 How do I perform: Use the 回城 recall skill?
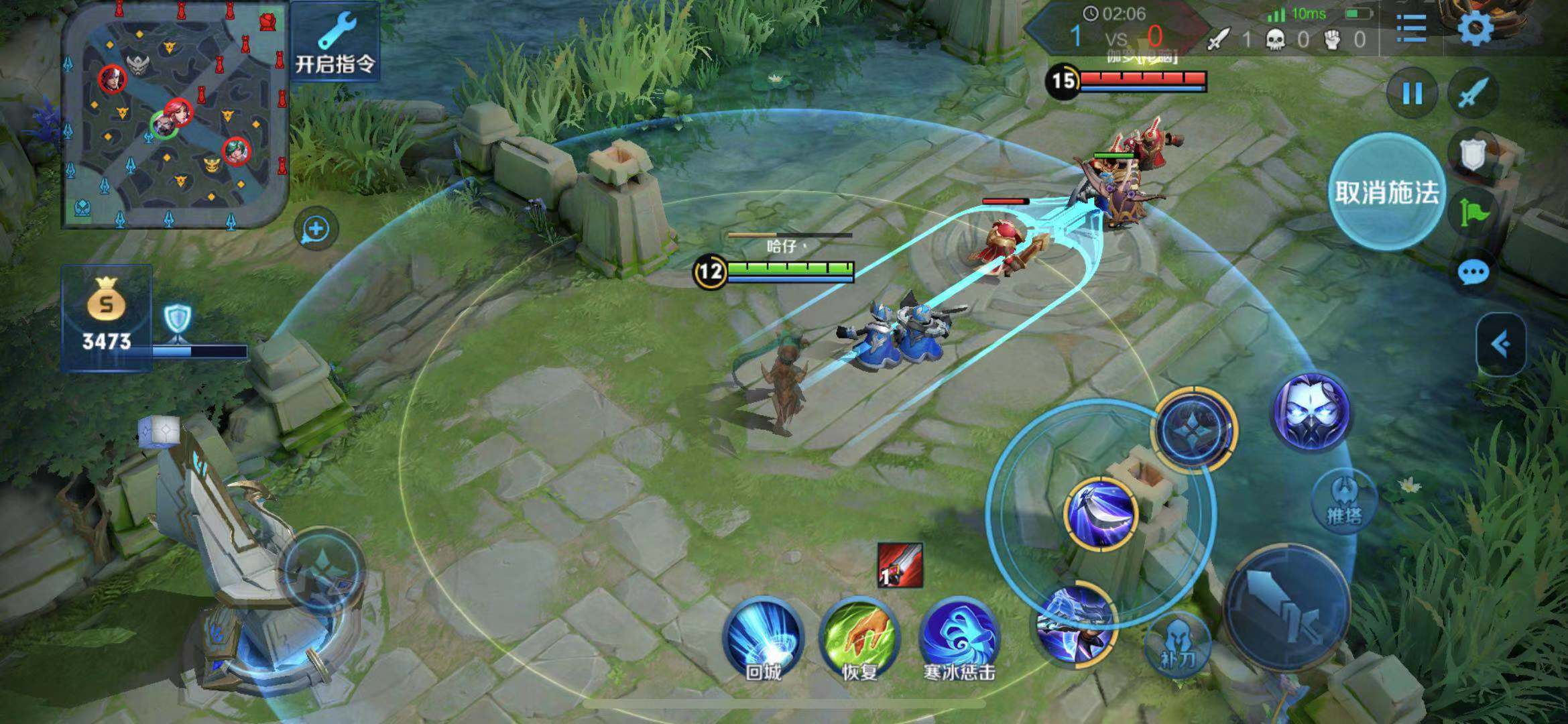point(763,637)
